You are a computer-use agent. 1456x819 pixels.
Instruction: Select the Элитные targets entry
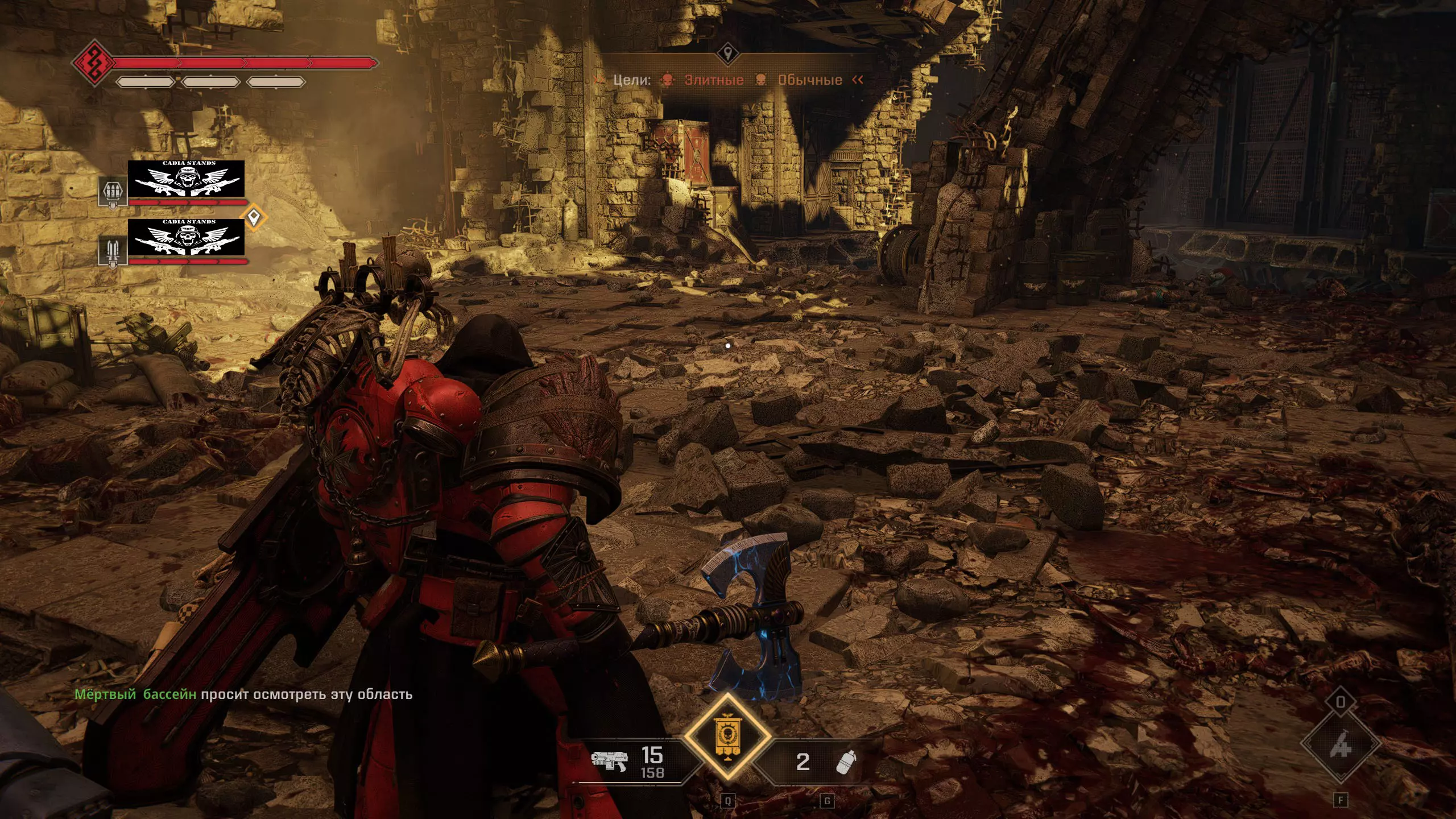point(713,80)
